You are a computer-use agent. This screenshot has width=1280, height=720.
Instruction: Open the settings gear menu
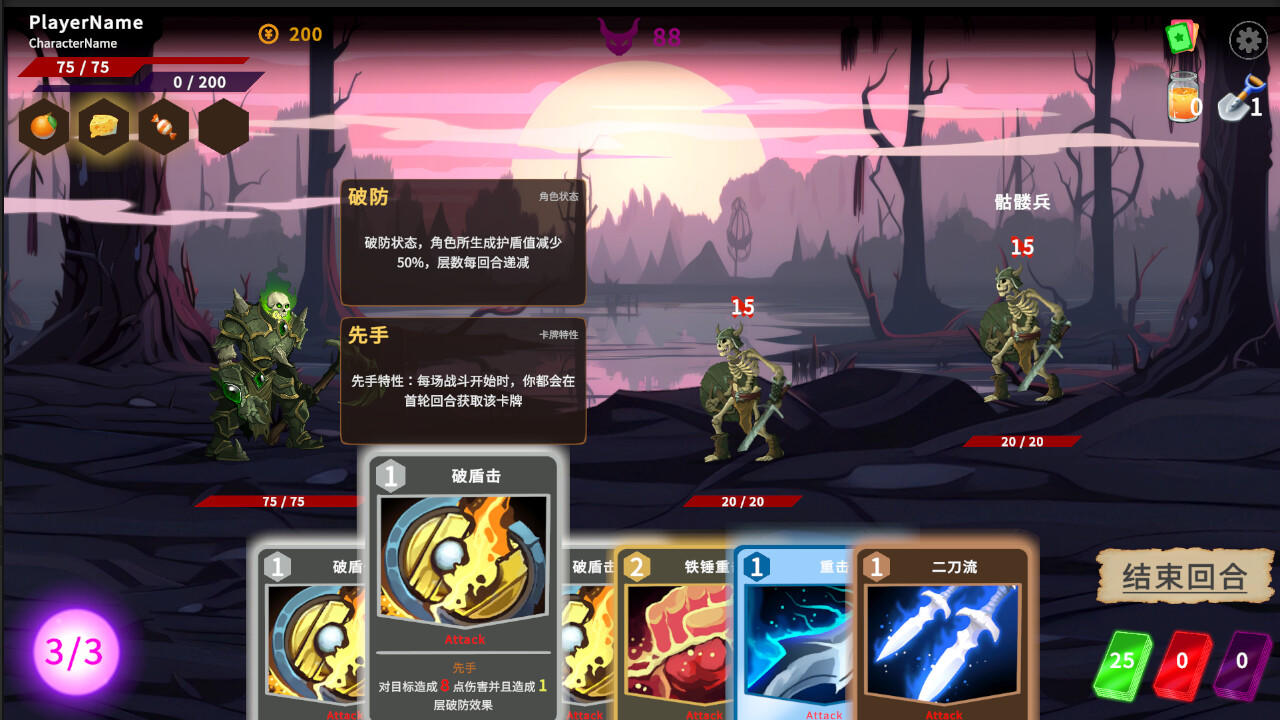(1247, 40)
